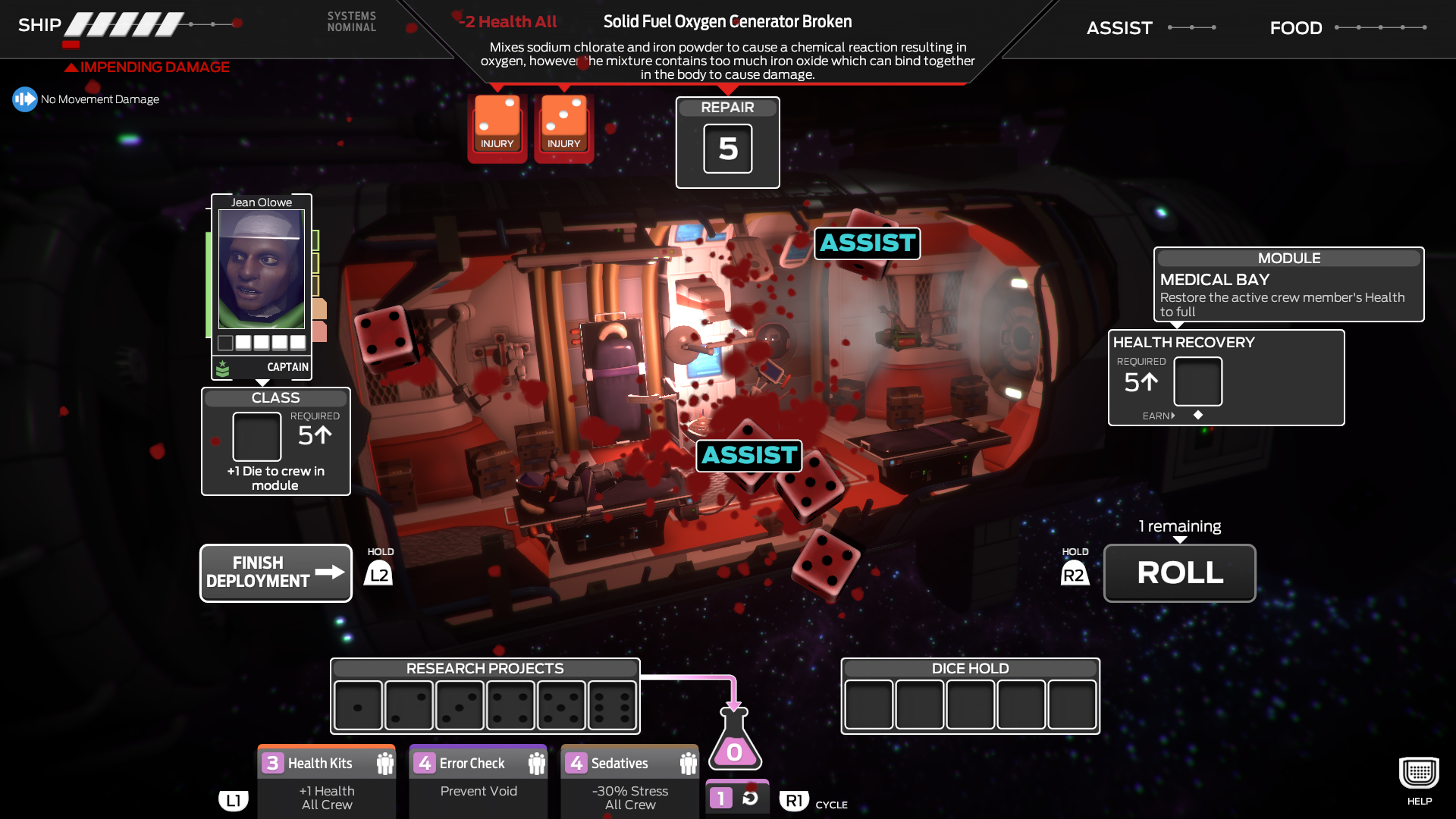1456x819 pixels.
Task: Click the Captain rank insignia badge
Action: (222, 368)
